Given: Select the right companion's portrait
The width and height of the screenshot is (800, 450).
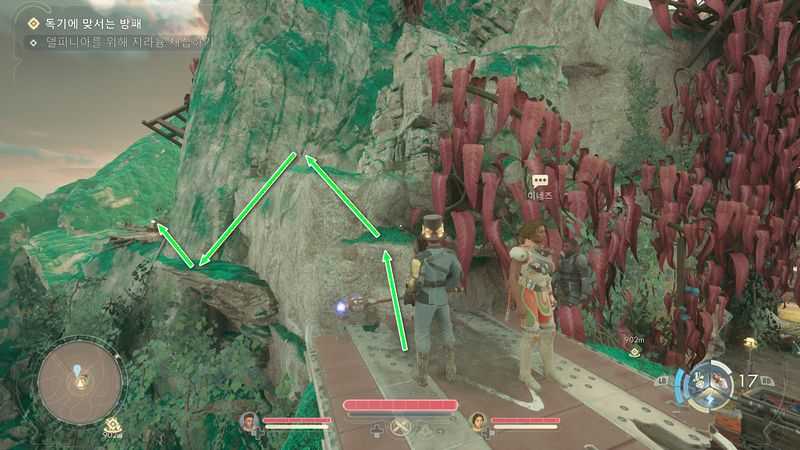Looking at the screenshot, I should (x=478, y=422).
